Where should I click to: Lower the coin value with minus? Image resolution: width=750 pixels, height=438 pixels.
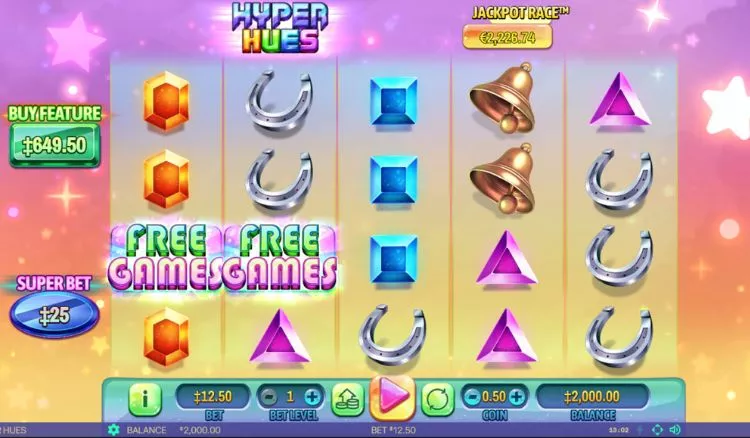471,396
